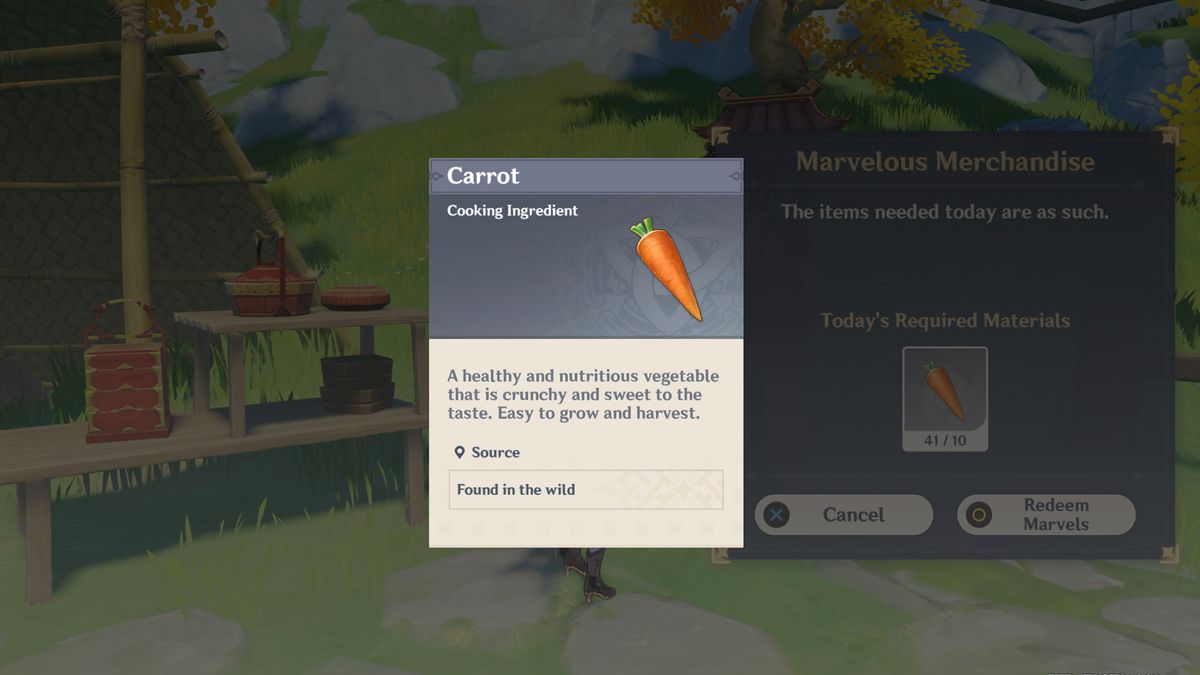This screenshot has height=675, width=1200.
Task: Cancel the Marvelous Merchandise exchange
Action: [843, 515]
